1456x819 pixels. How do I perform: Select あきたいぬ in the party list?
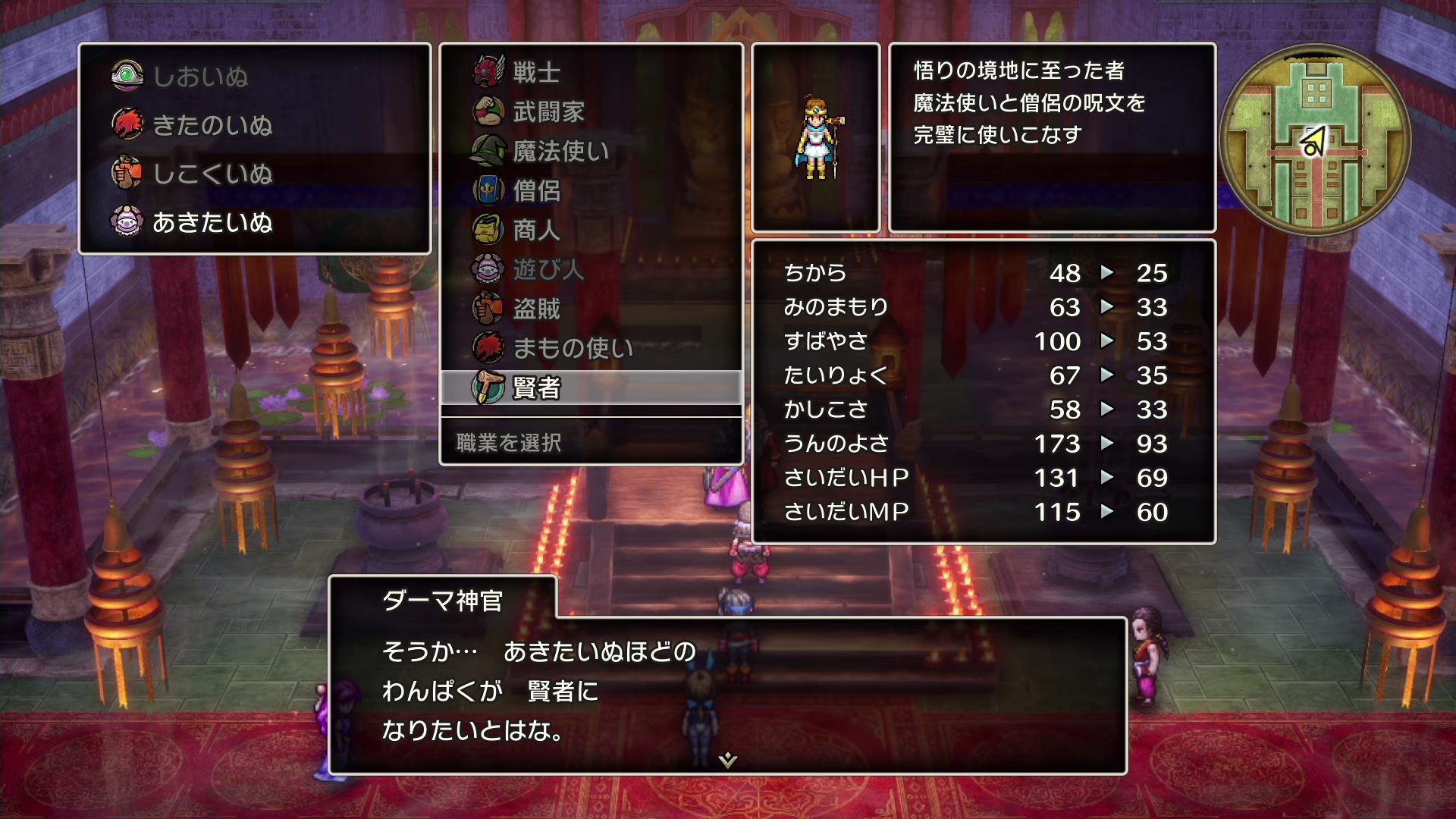pos(212,222)
